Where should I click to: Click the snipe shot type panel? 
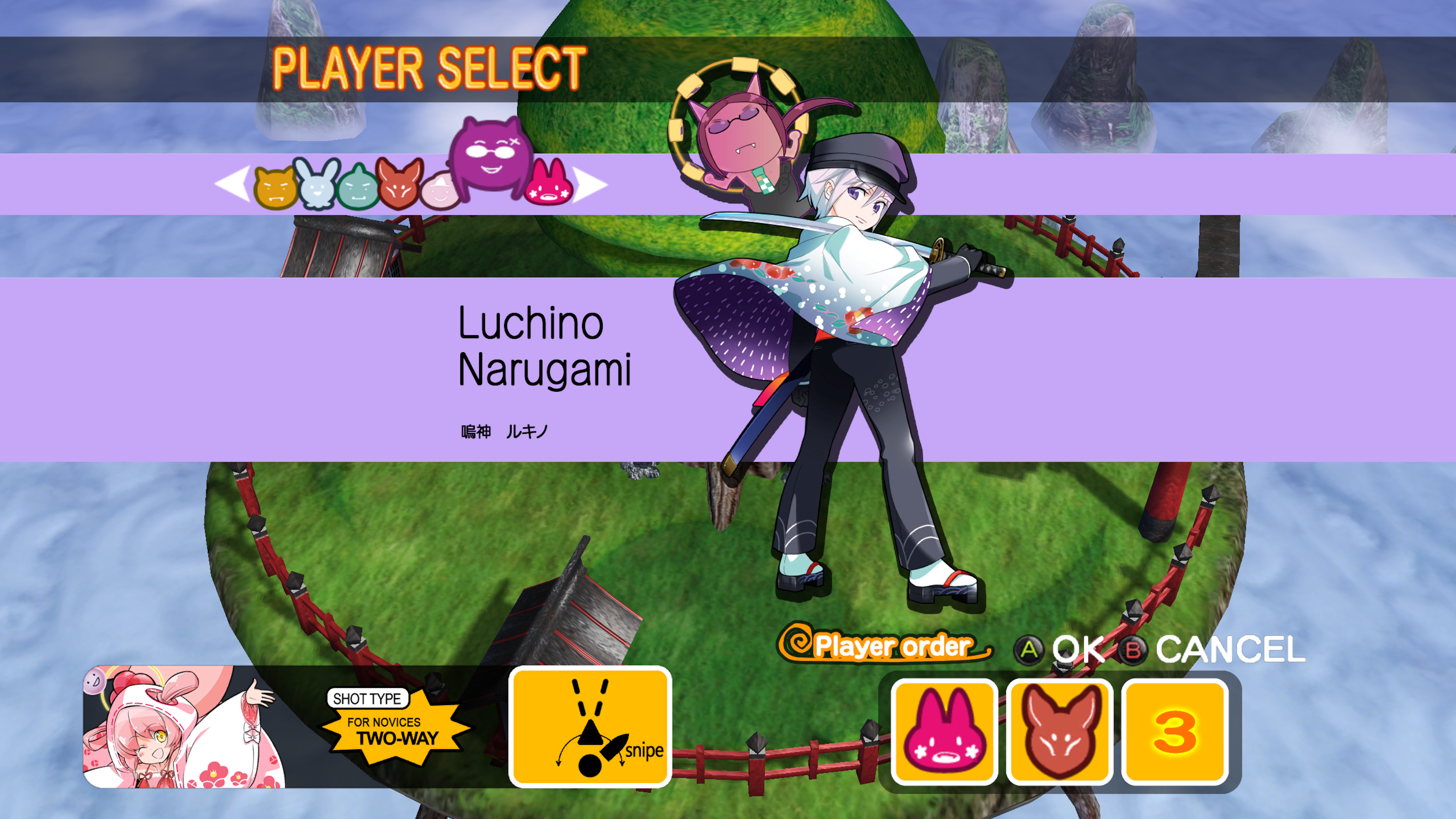tap(590, 727)
